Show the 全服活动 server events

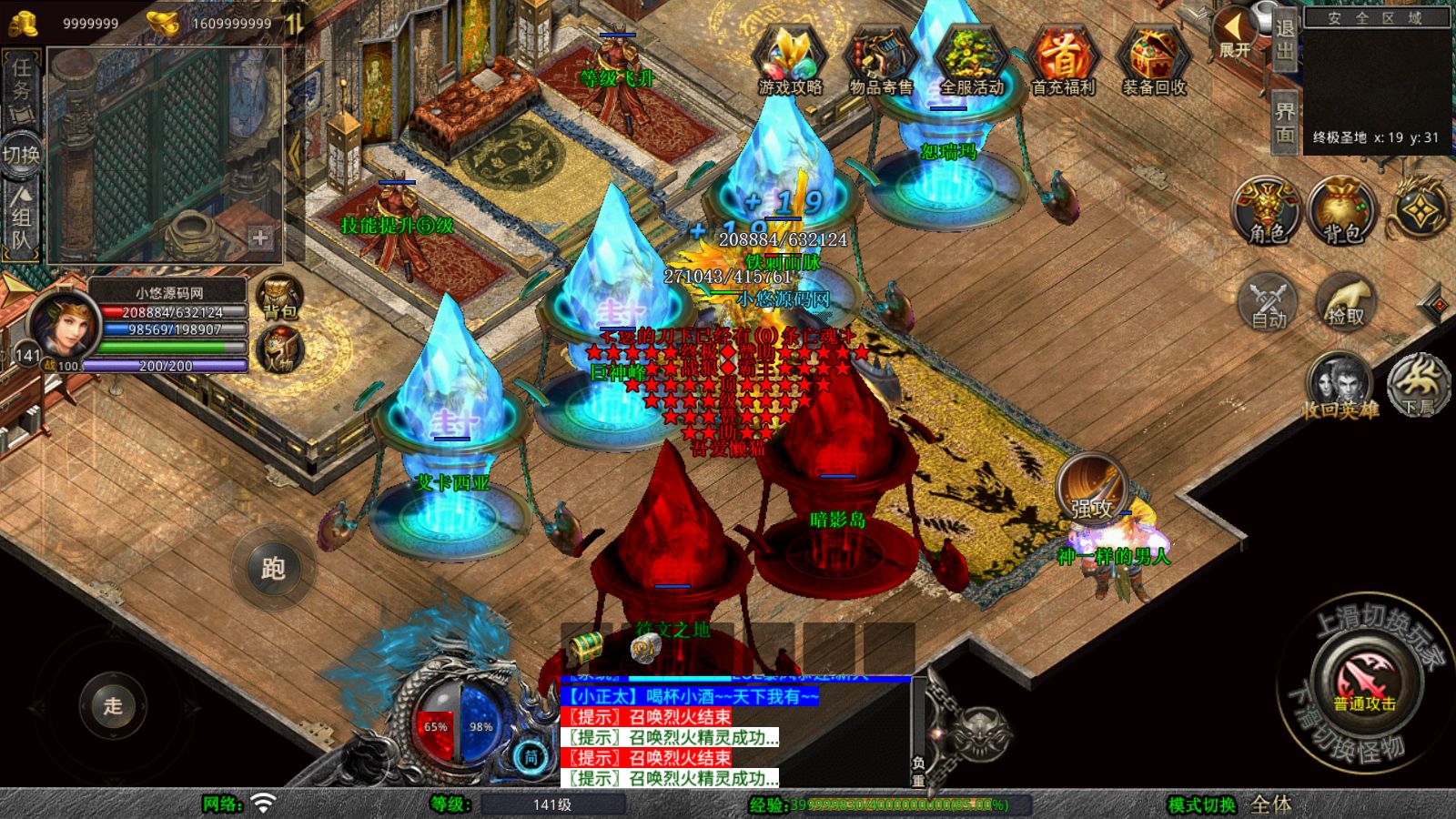point(971,60)
